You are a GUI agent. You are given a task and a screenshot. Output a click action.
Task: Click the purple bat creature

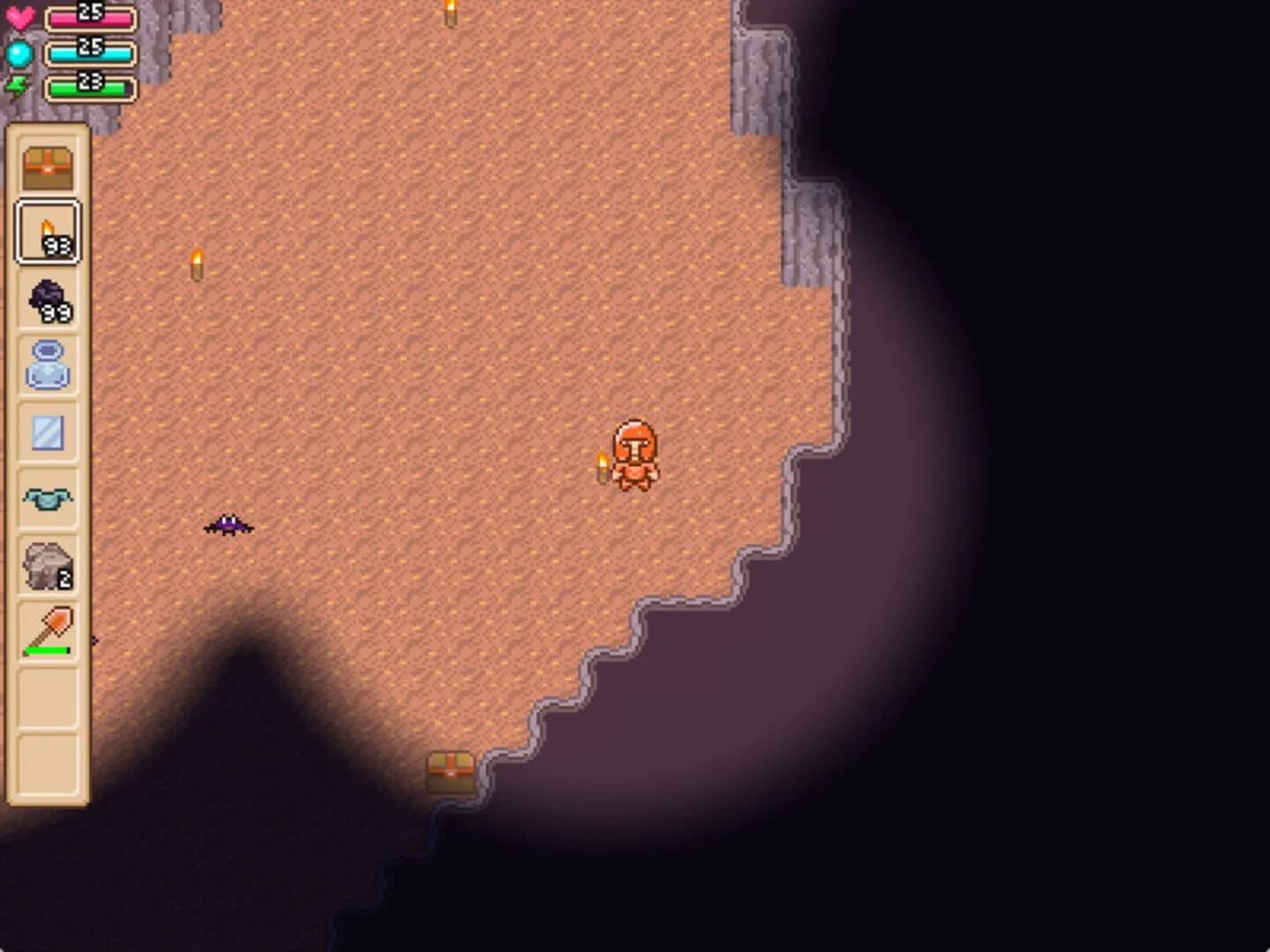click(x=228, y=526)
